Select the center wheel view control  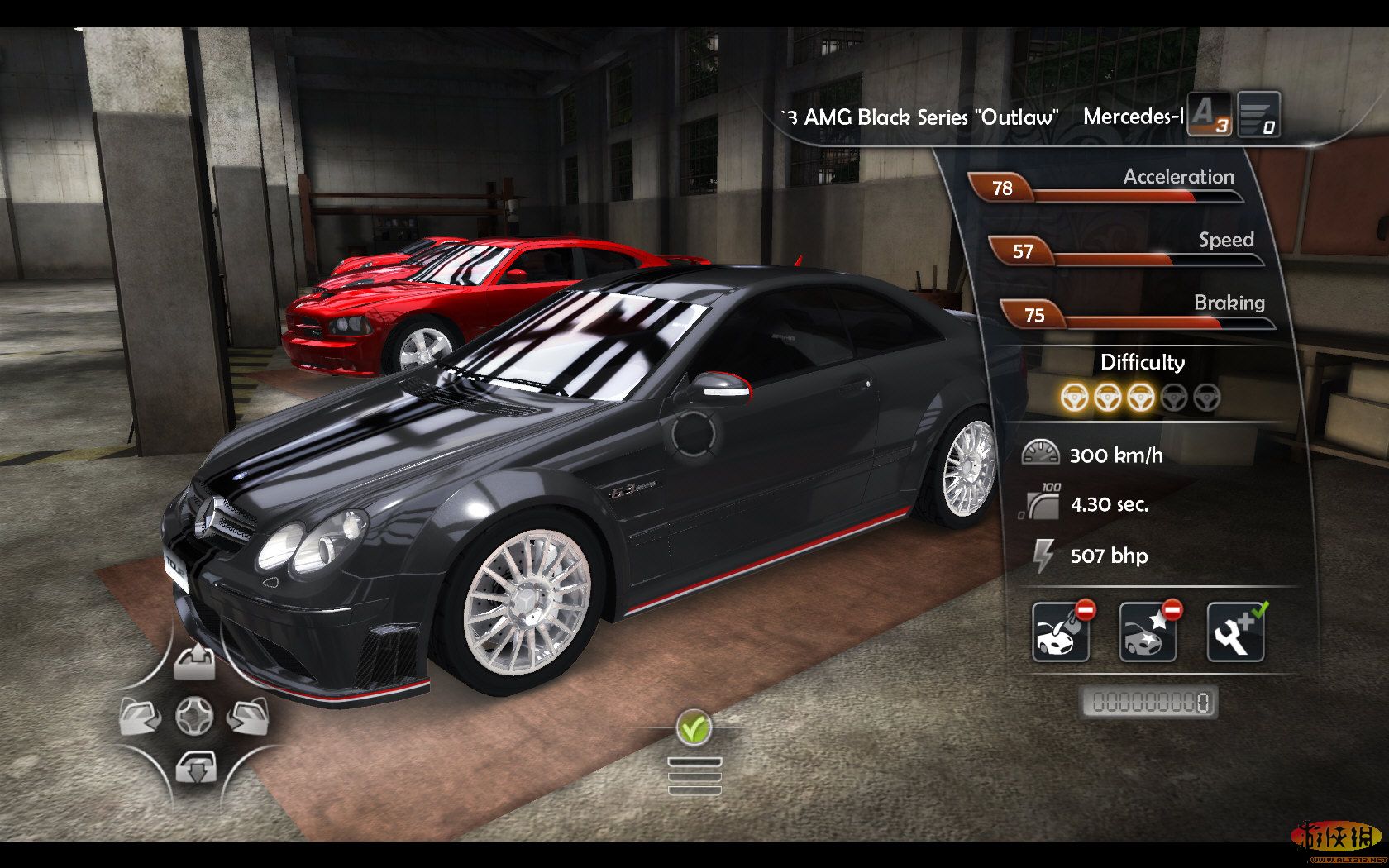(194, 716)
